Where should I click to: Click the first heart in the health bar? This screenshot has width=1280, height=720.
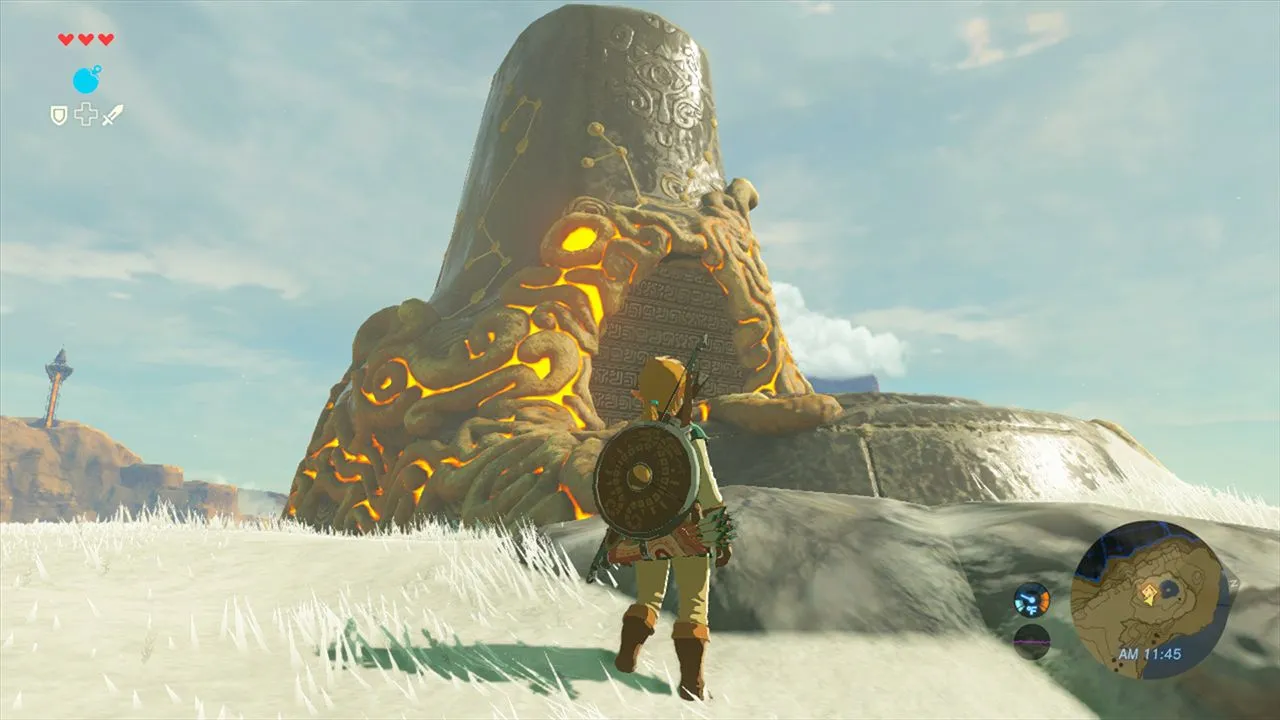[65, 39]
